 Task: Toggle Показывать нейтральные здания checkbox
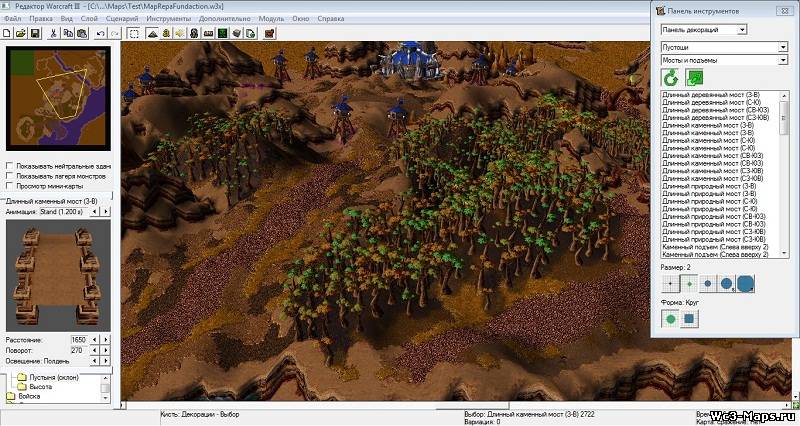coord(10,166)
